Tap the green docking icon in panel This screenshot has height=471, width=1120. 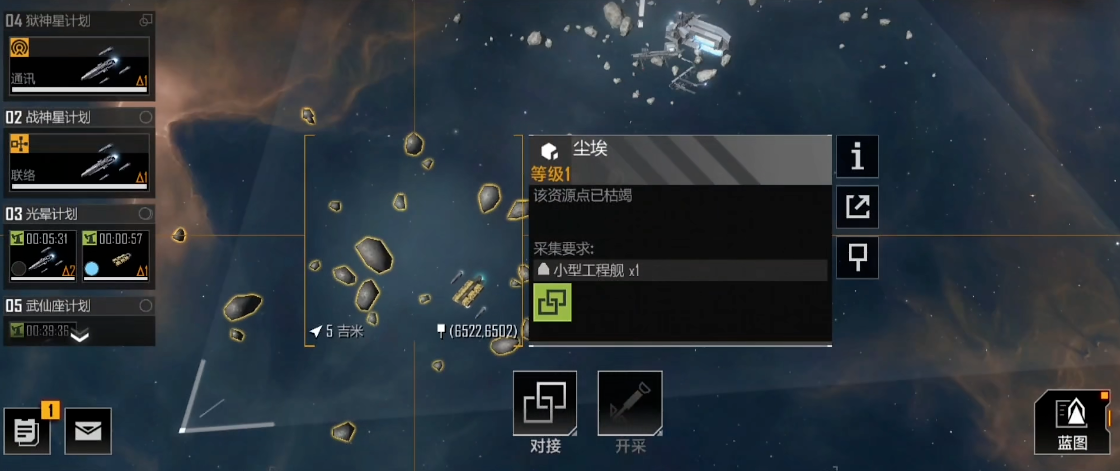pyautogui.click(x=552, y=301)
